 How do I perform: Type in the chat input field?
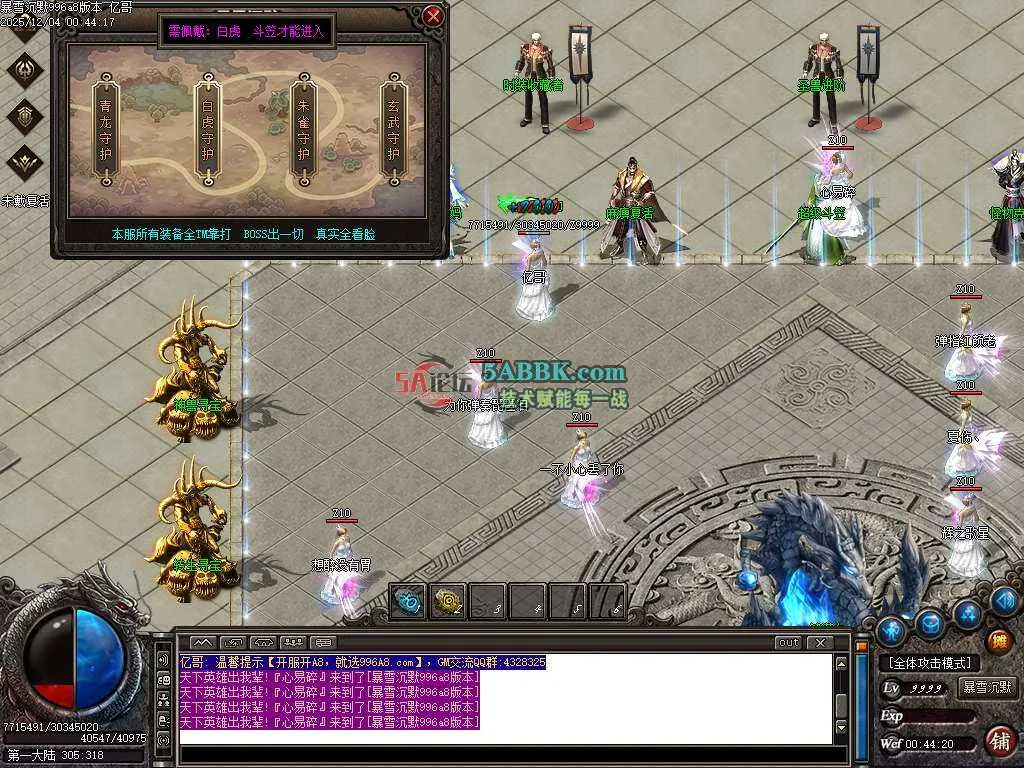500,738
